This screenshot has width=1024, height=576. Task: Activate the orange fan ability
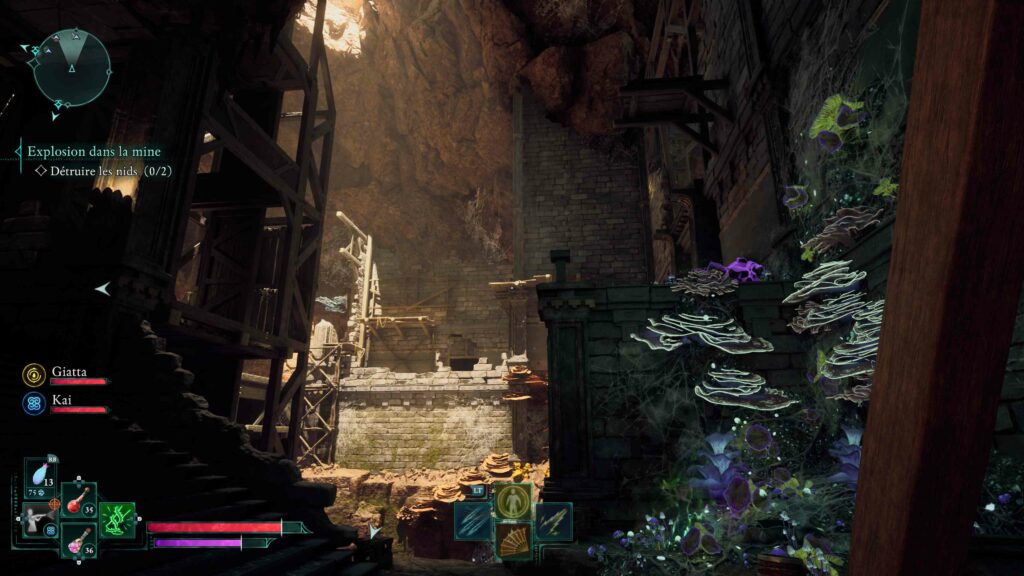click(x=513, y=540)
